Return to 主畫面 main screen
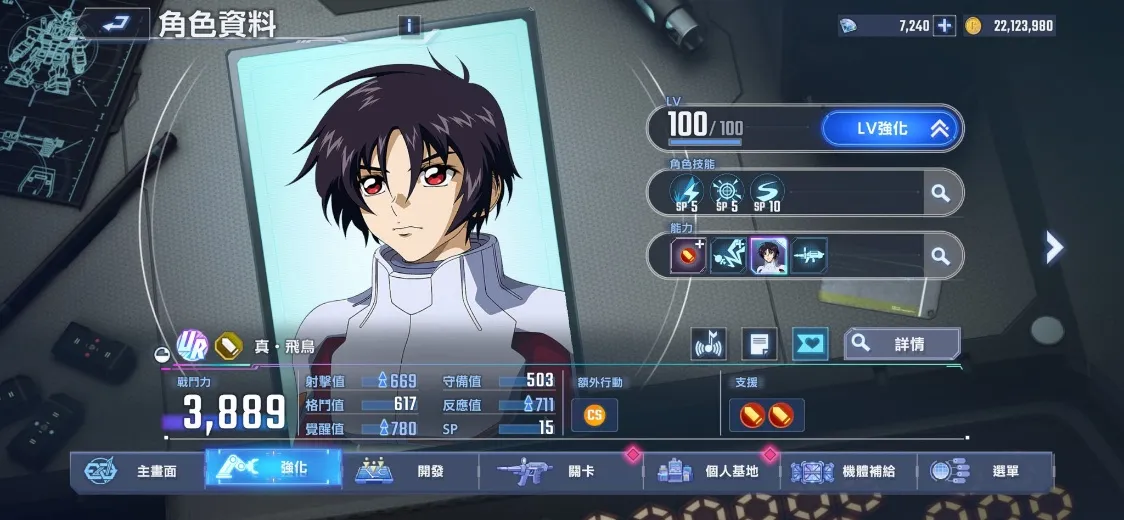1124x520 pixels. coord(134,471)
